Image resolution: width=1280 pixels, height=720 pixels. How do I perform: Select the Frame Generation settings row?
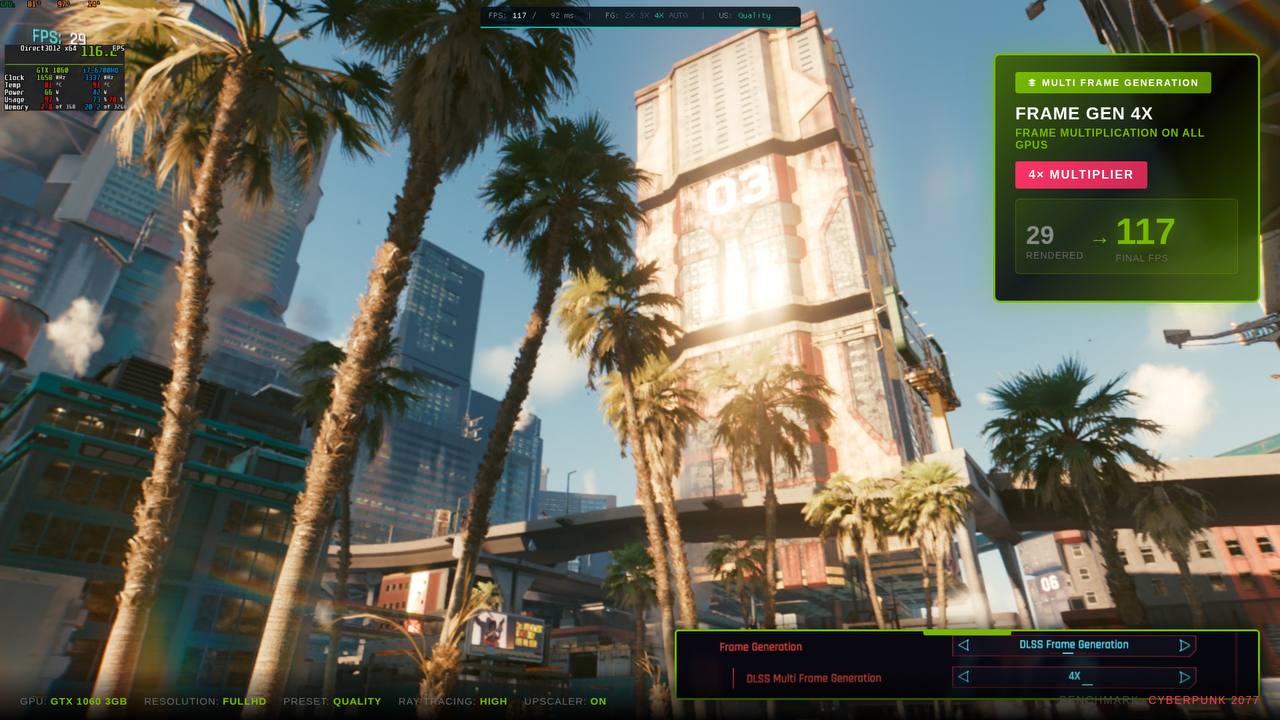click(x=758, y=645)
